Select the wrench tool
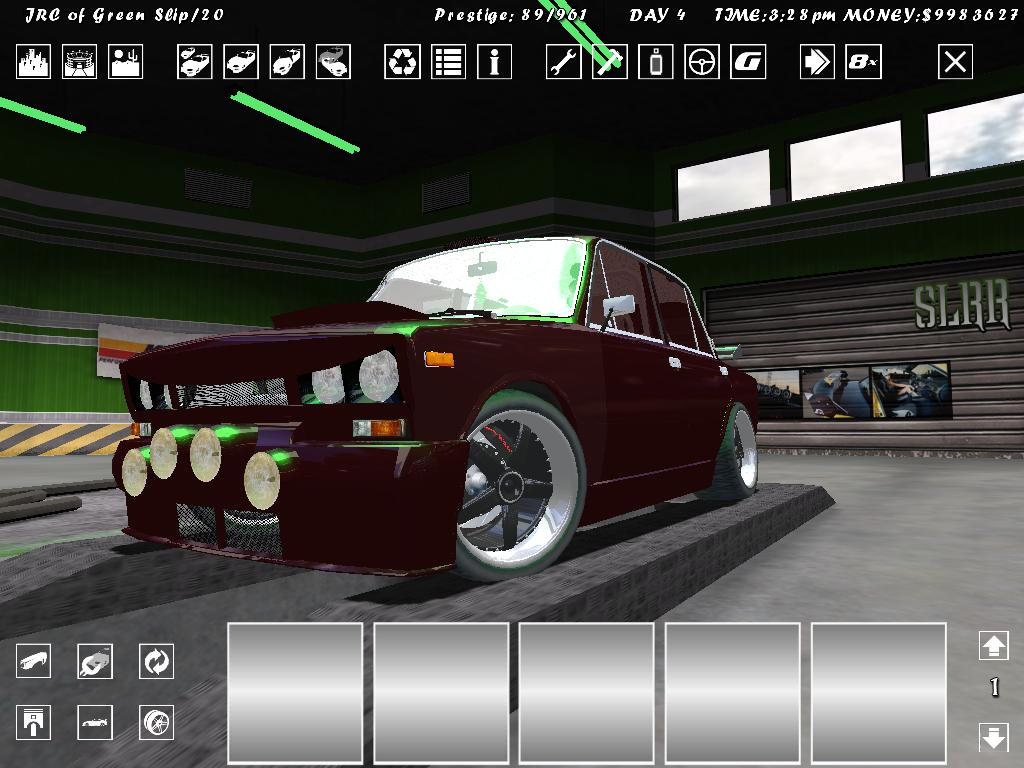Image resolution: width=1024 pixels, height=768 pixels. (x=564, y=62)
